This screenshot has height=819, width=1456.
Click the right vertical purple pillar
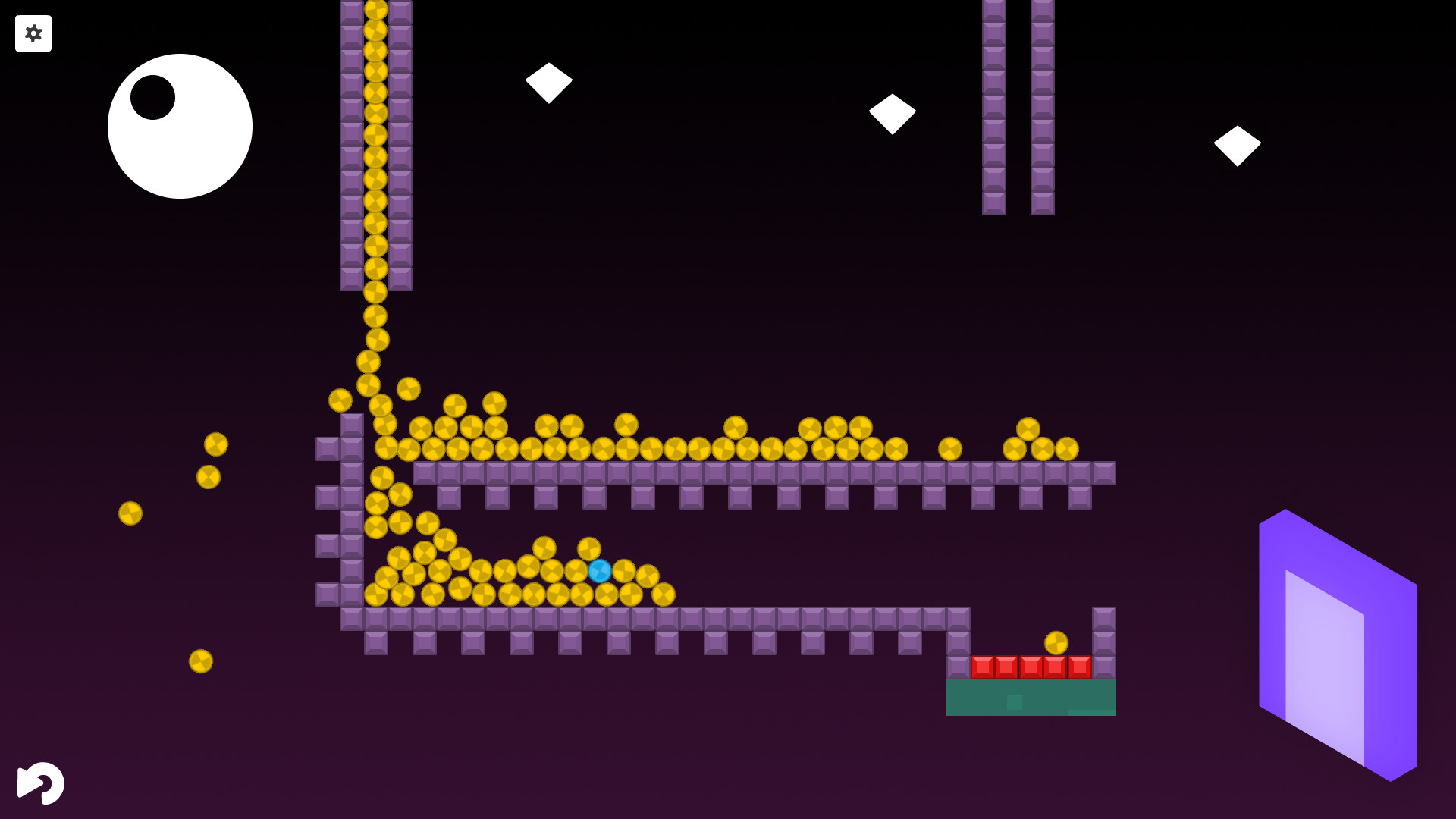pos(1042,106)
